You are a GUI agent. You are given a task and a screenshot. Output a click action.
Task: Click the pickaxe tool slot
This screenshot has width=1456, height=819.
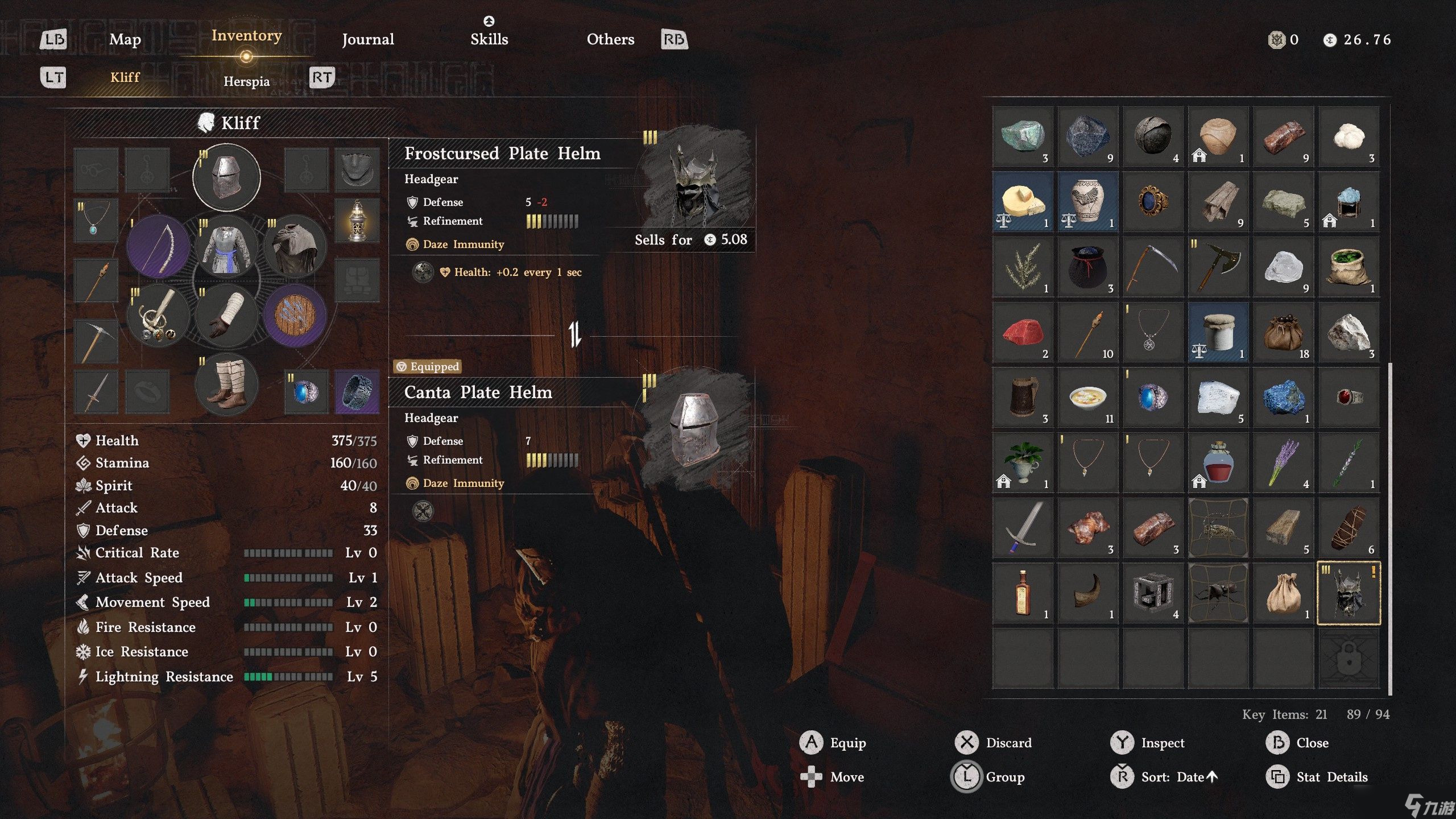coord(96,341)
